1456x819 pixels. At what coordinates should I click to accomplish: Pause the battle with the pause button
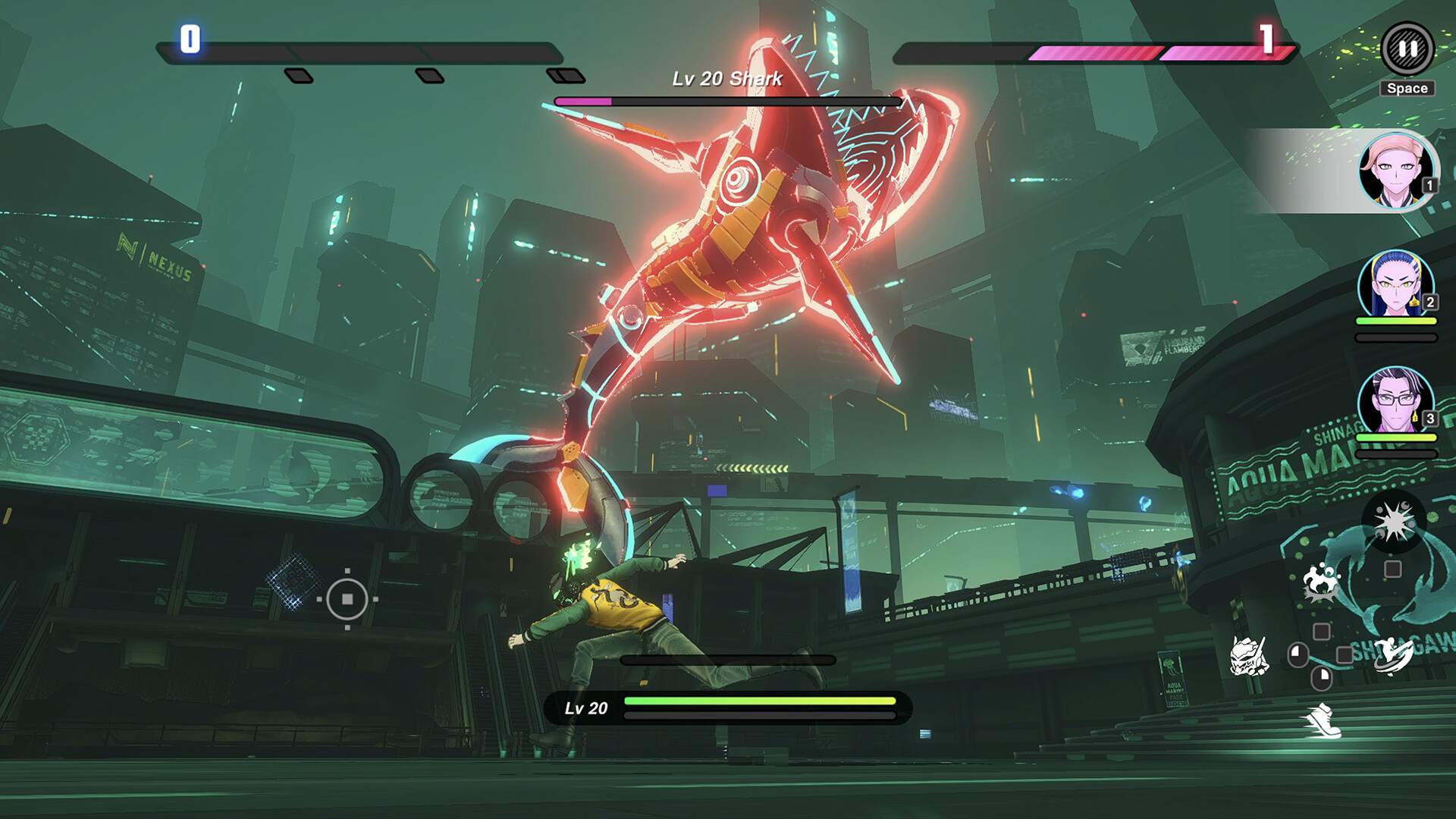pyautogui.click(x=1407, y=49)
